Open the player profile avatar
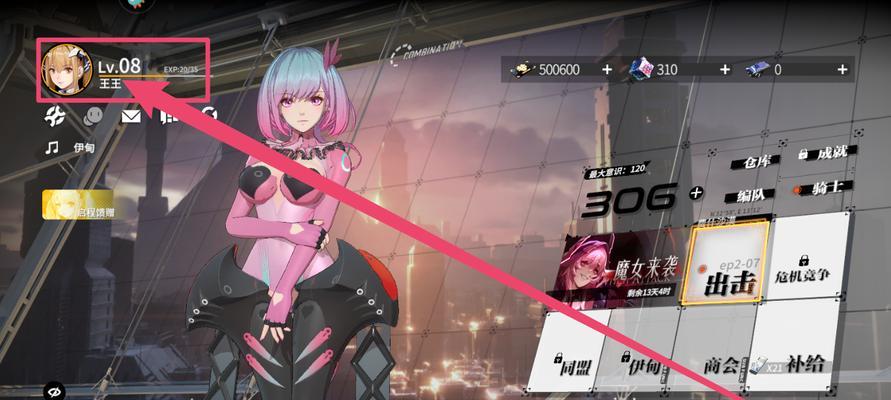Screen dimensions: 891x400 pyautogui.click(x=66, y=67)
